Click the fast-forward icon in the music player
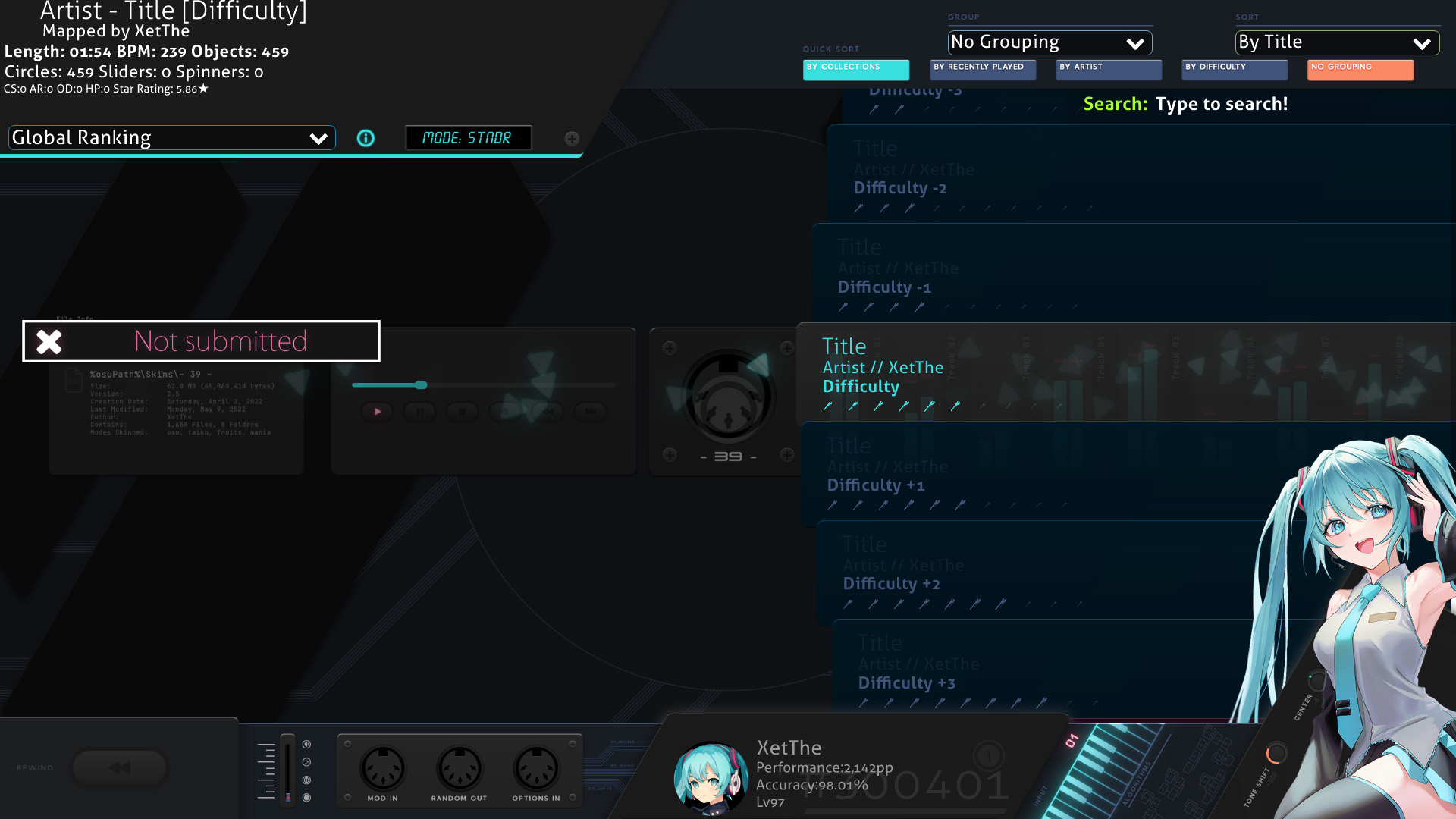The width and height of the screenshot is (1456, 819). [590, 412]
